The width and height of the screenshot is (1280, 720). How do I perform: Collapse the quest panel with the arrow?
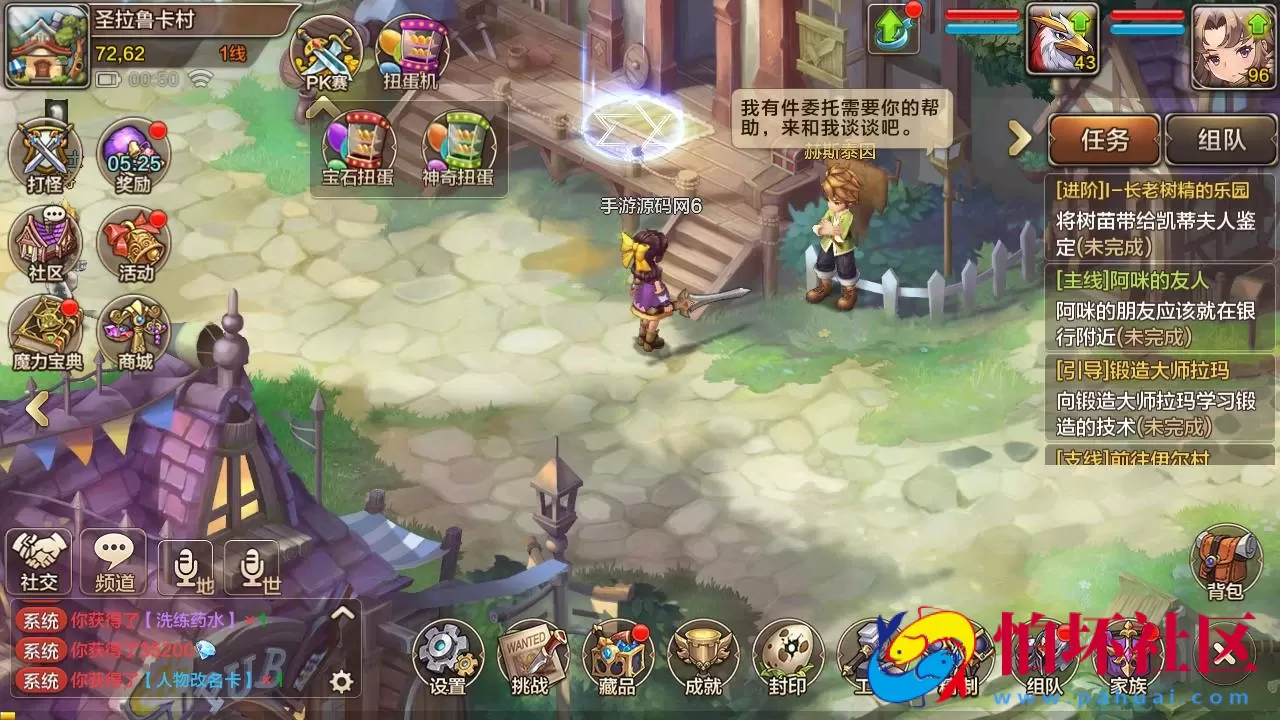click(x=1019, y=140)
